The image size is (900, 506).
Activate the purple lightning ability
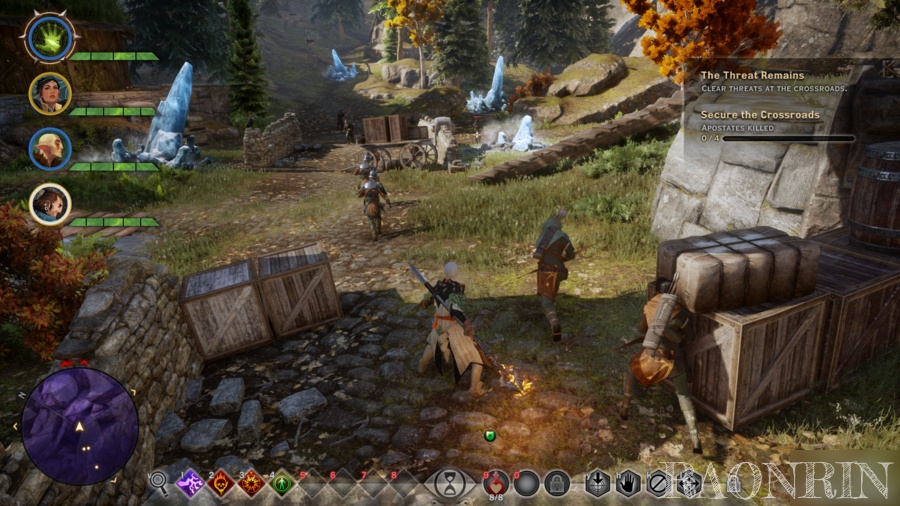pyautogui.click(x=191, y=484)
